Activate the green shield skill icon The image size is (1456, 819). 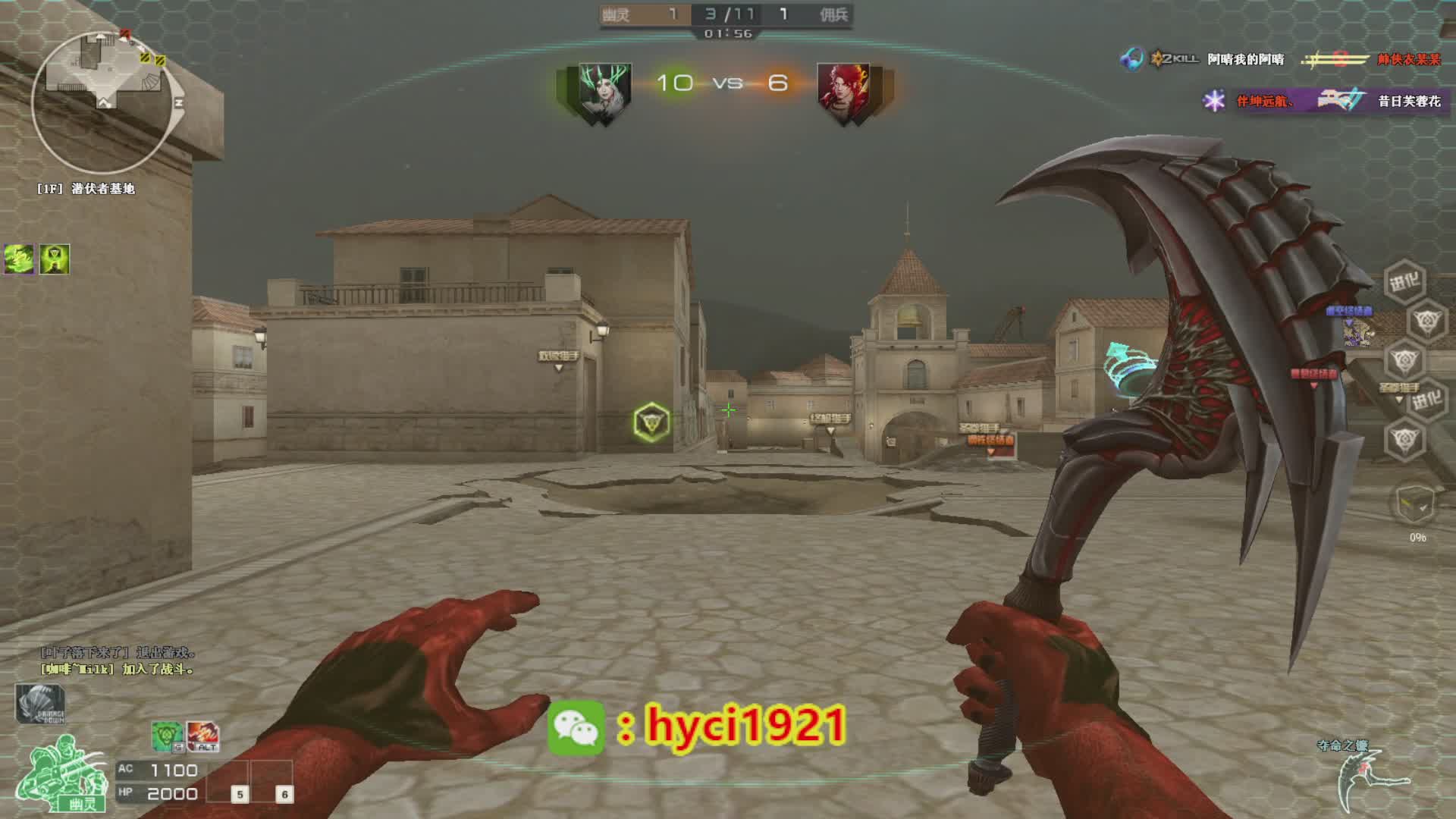[167, 736]
